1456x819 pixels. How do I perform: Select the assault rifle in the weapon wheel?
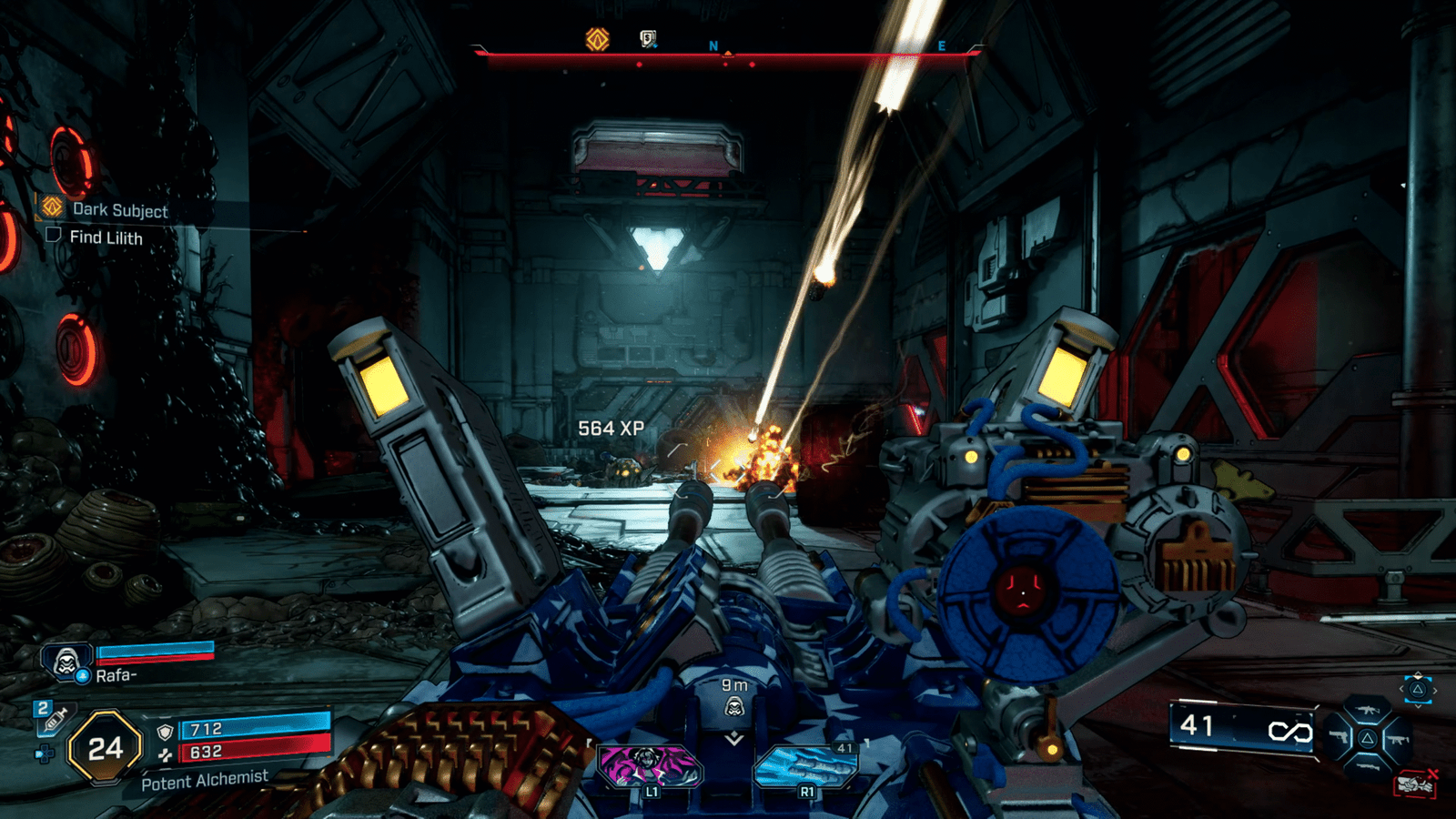(1367, 712)
